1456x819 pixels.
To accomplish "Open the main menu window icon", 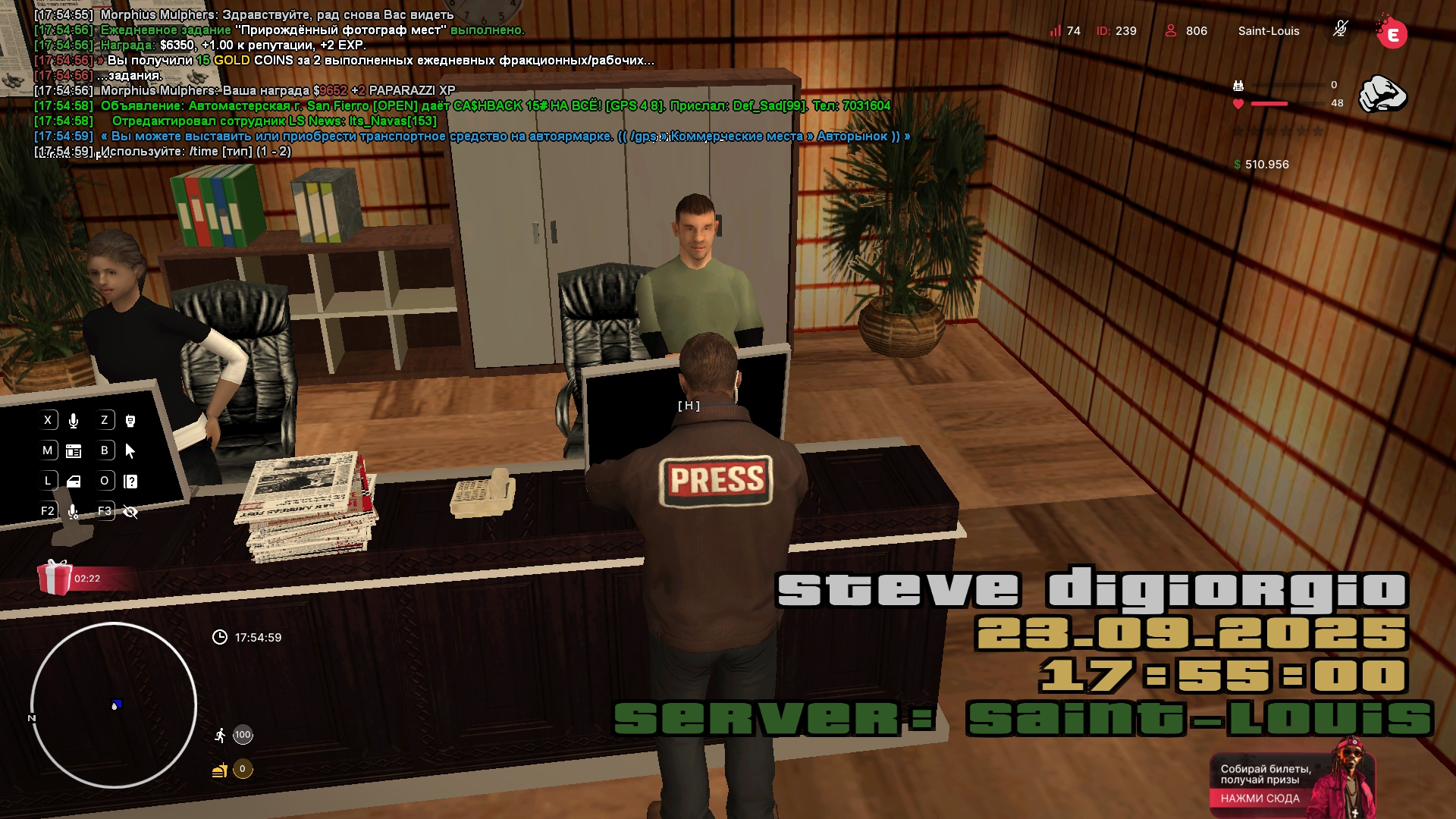I will coord(74,451).
